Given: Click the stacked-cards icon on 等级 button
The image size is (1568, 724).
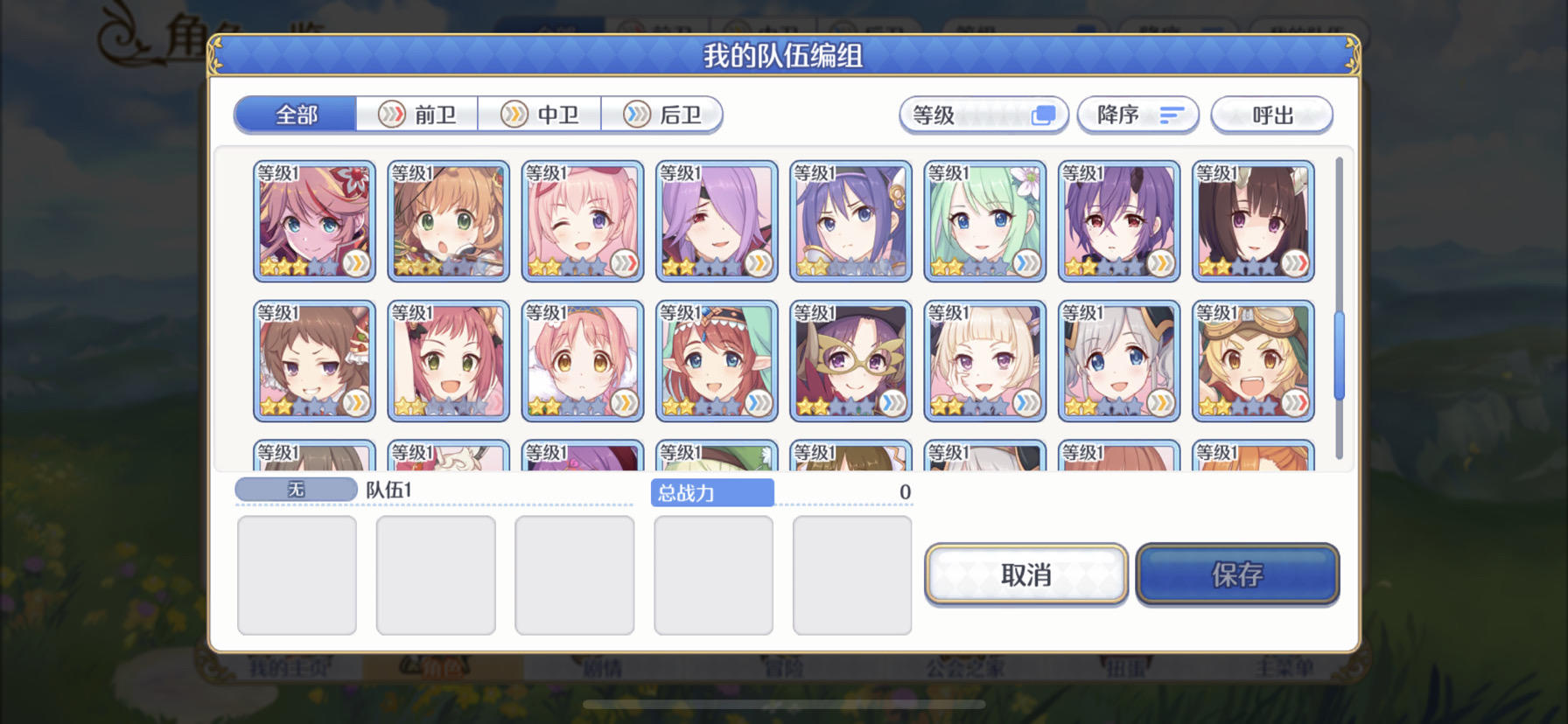Looking at the screenshot, I should click(1042, 115).
